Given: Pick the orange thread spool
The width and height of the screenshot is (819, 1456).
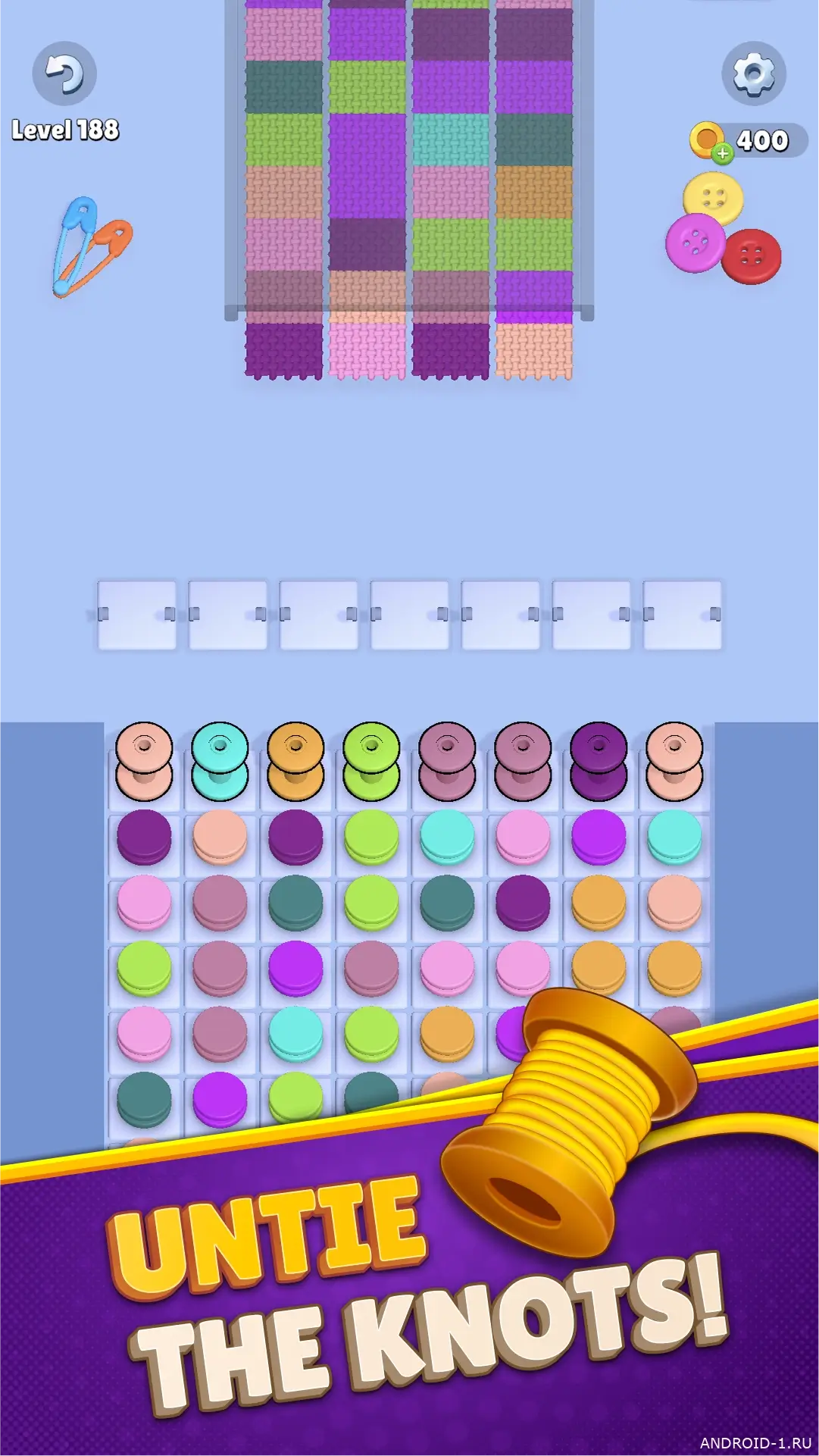Looking at the screenshot, I should [295, 760].
